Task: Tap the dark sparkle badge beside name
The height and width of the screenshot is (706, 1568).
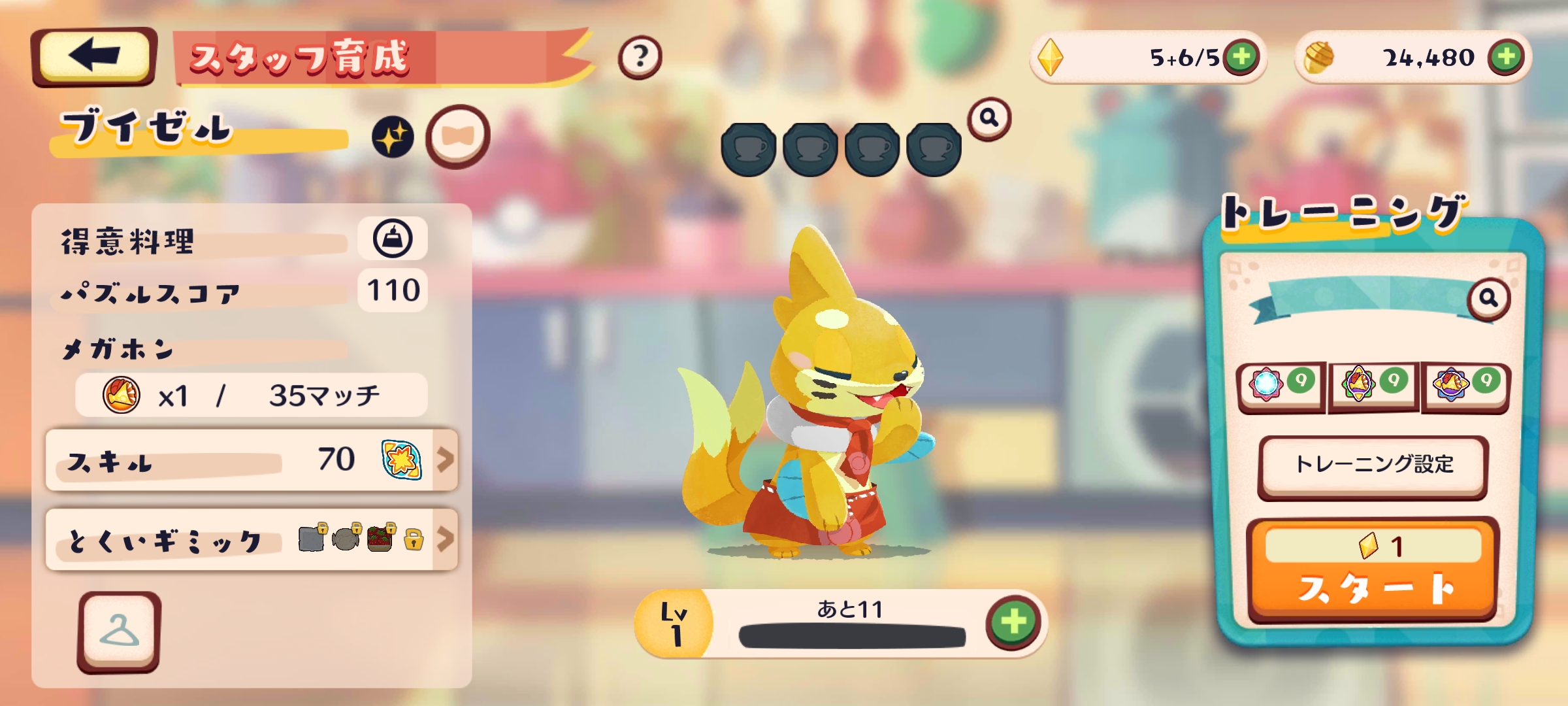Action: click(393, 137)
